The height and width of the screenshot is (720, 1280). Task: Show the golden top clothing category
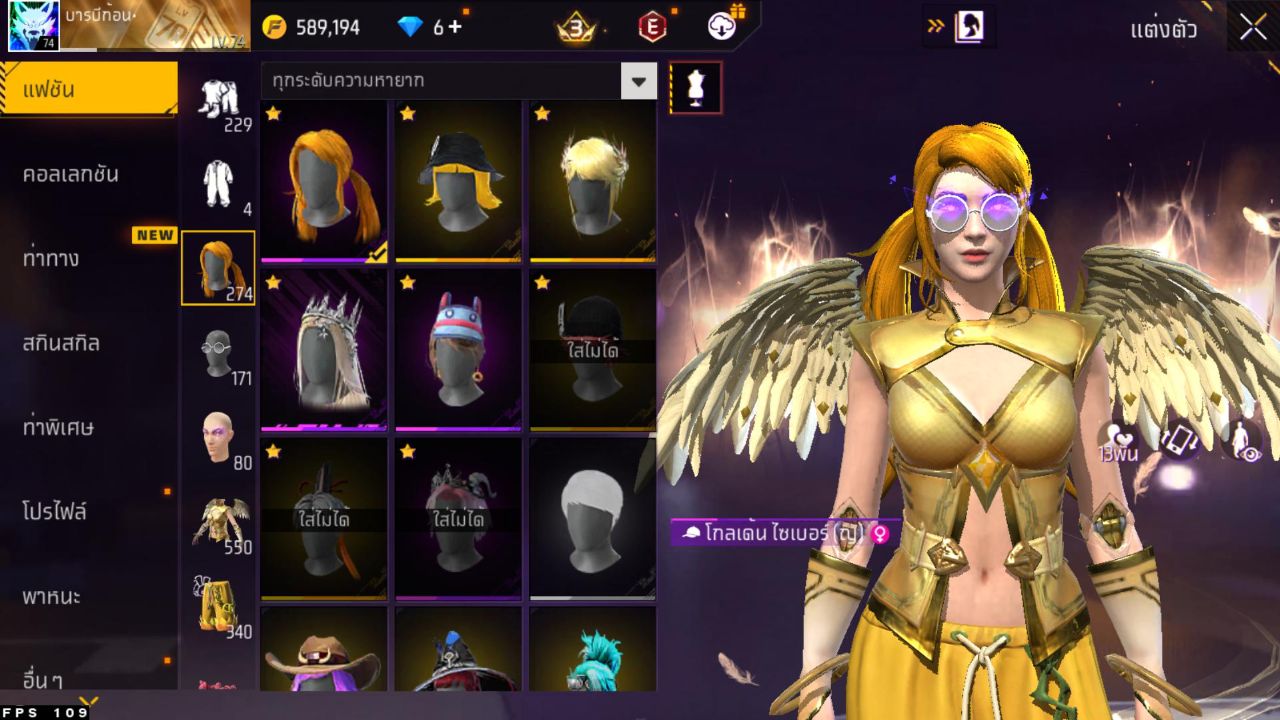pos(218,523)
